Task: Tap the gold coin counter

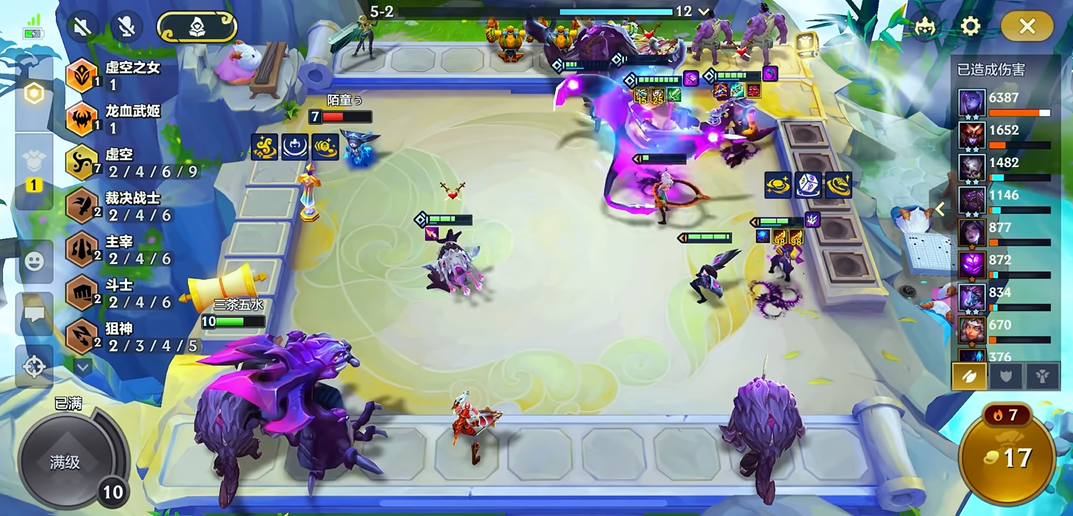Action: click(1007, 458)
